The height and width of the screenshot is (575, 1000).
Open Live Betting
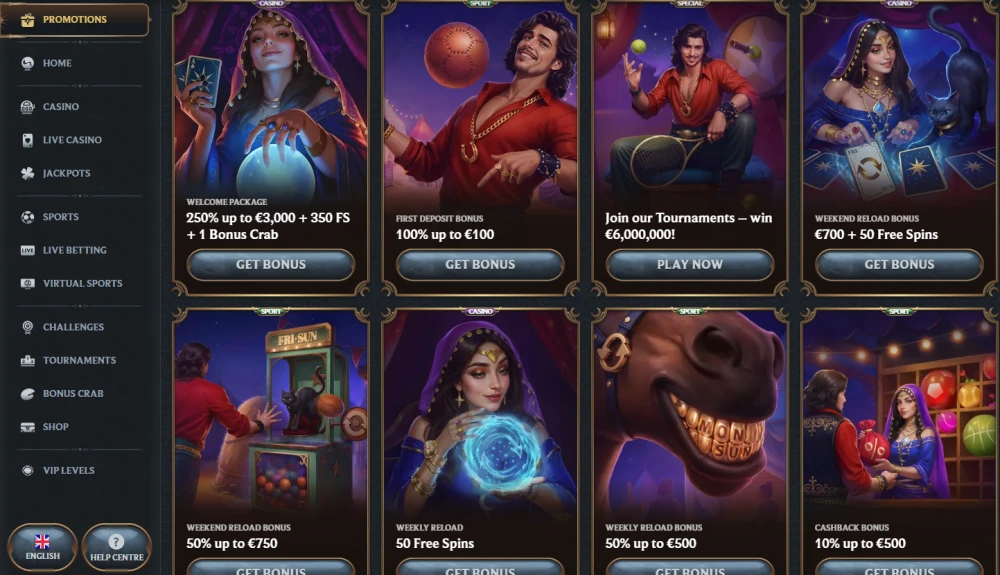[x=74, y=250]
